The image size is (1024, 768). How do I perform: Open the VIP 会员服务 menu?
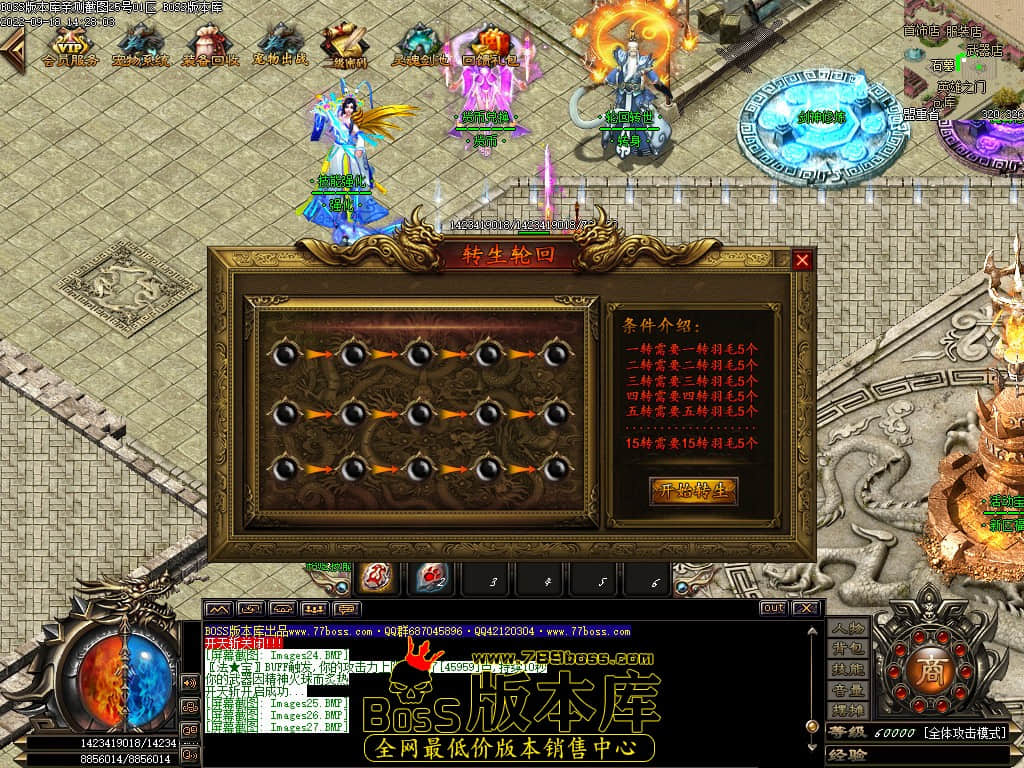point(70,45)
